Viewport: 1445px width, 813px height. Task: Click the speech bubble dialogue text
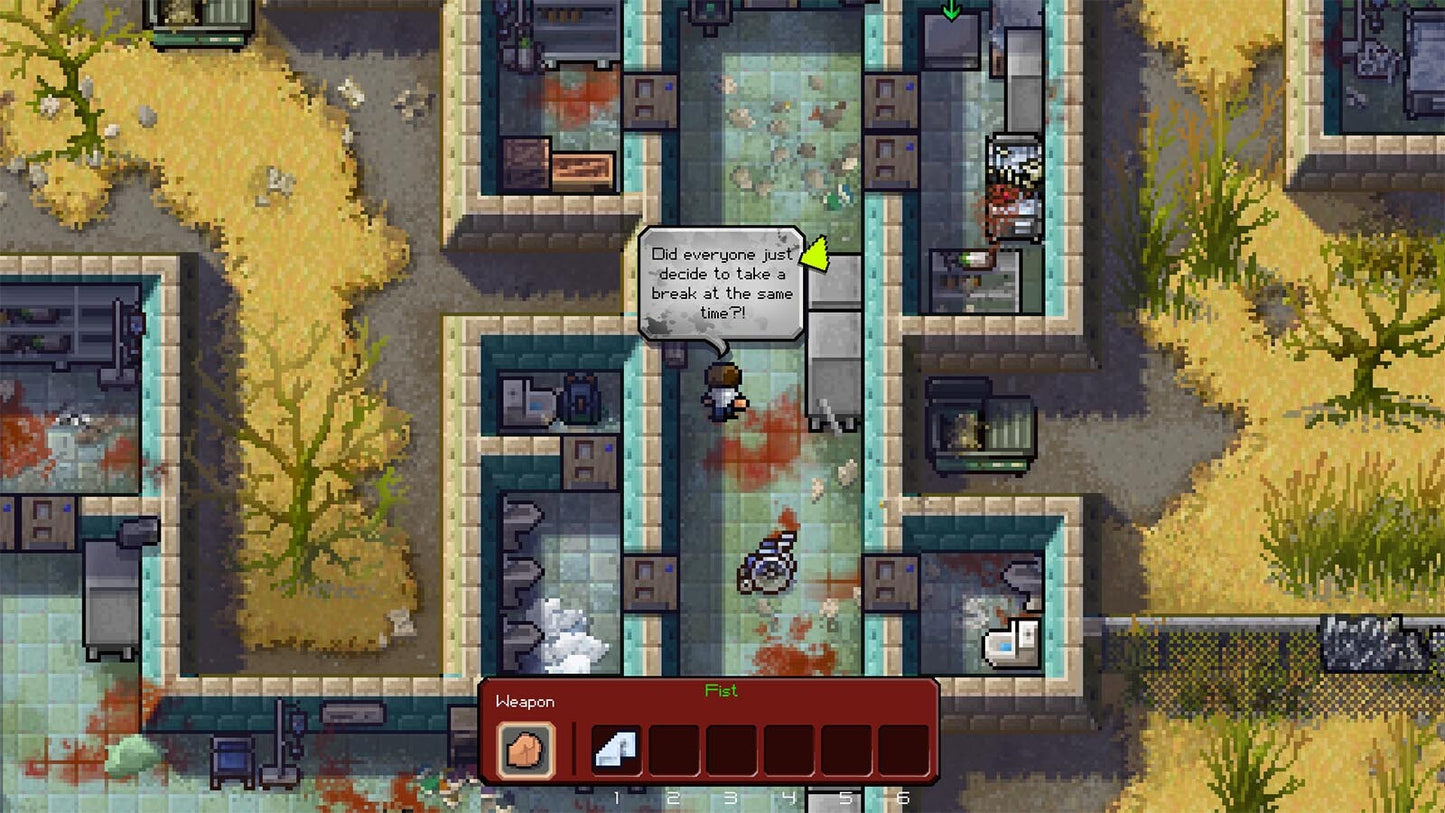pyautogui.click(x=723, y=283)
